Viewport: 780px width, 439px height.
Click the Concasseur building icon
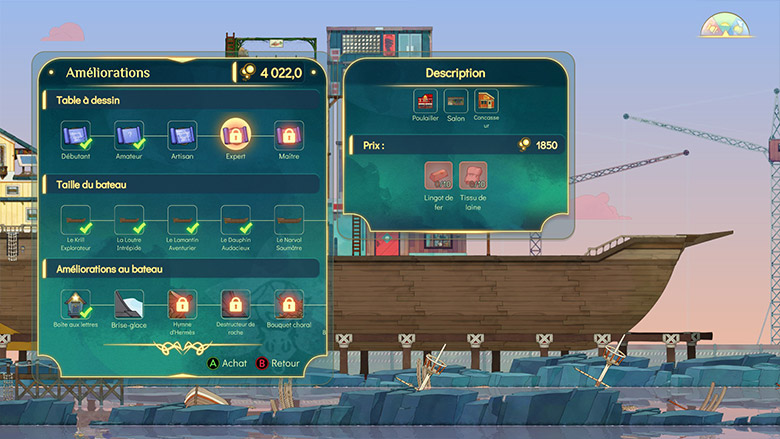coord(486,100)
